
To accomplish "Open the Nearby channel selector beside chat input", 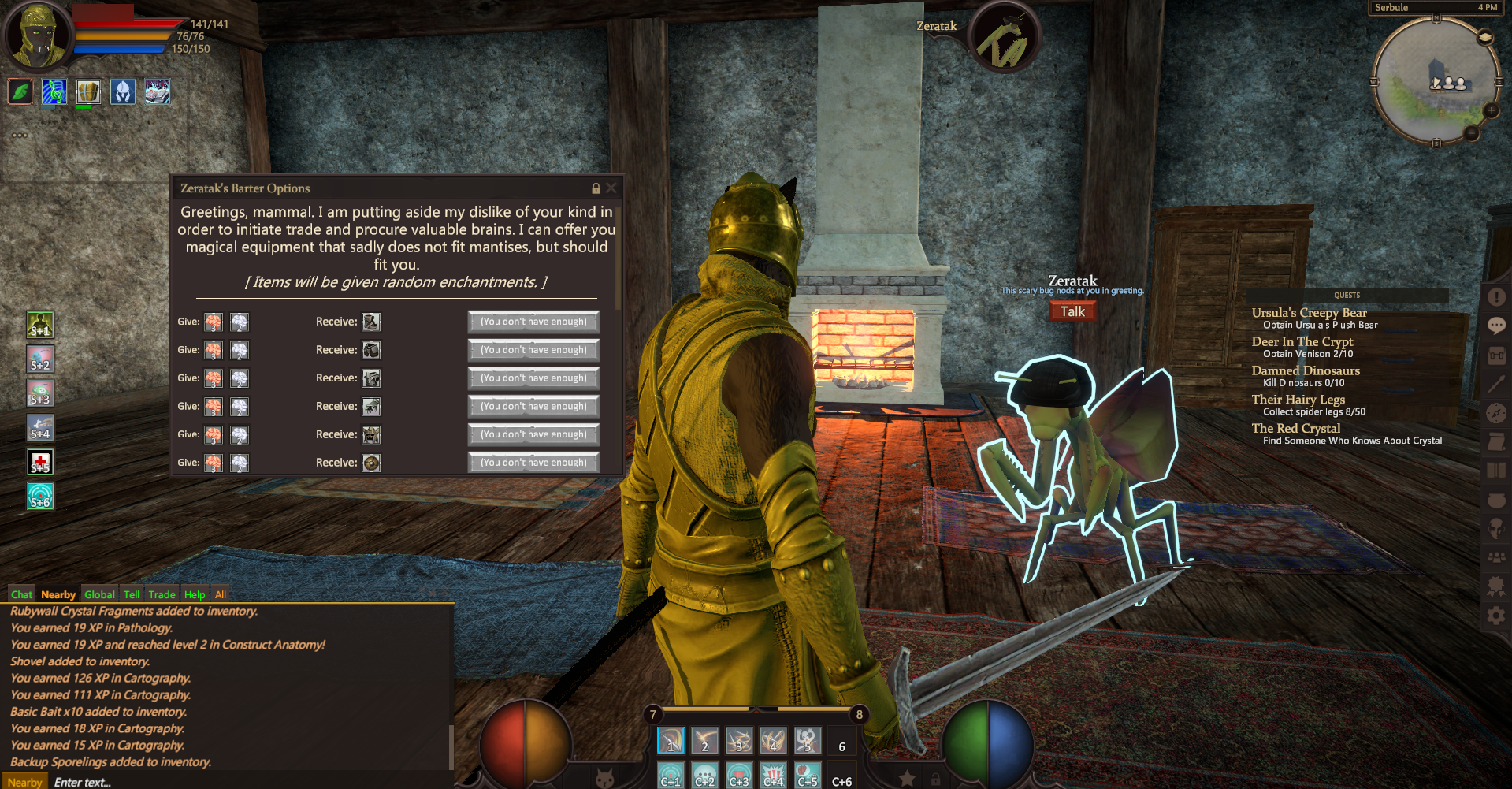I will [24, 782].
